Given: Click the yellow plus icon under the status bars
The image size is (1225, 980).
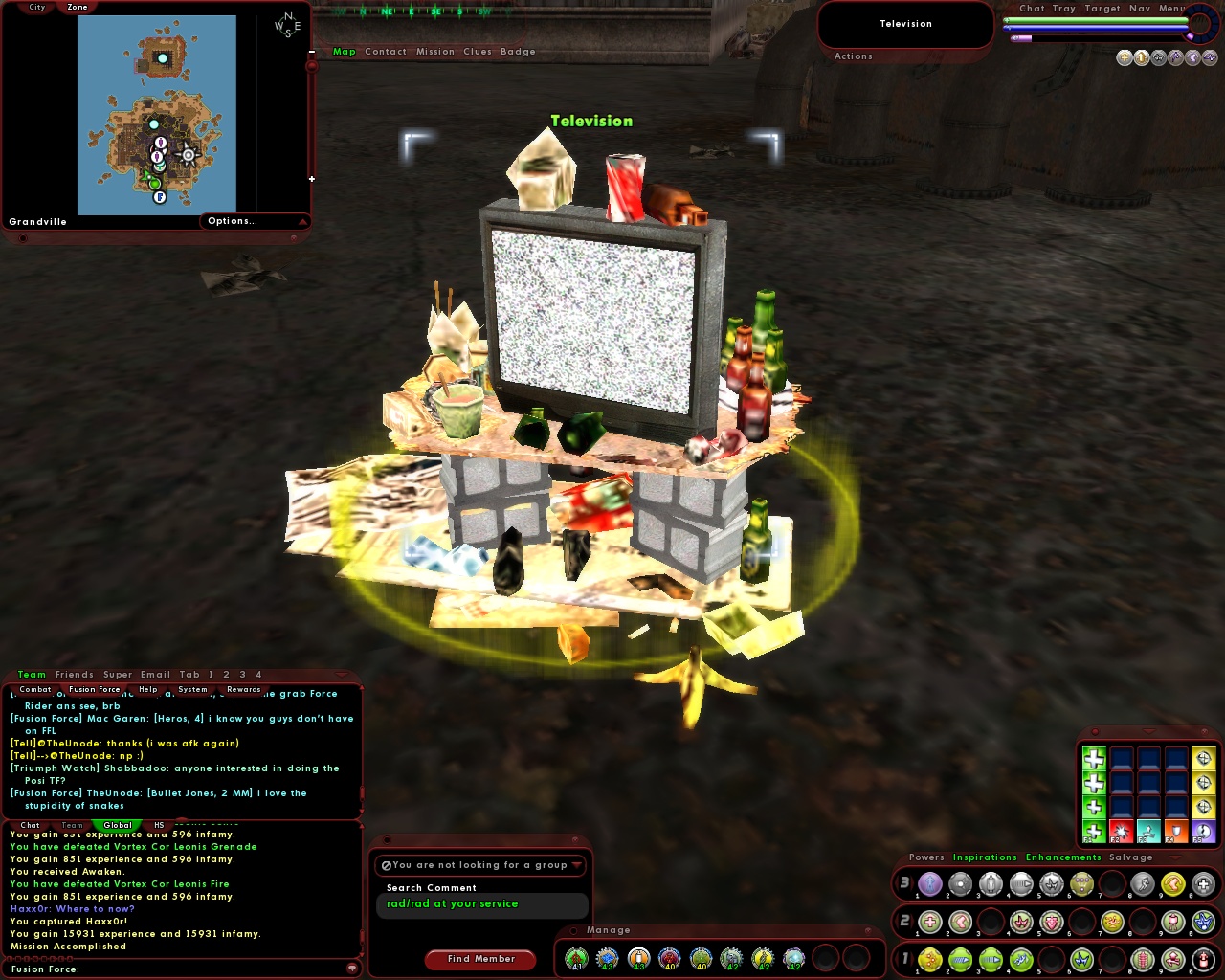Looking at the screenshot, I should click(x=1125, y=57).
